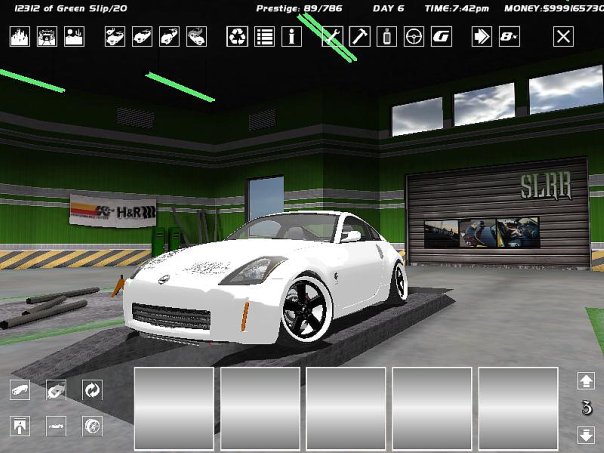604x453 pixels.
Task: Choose the wheel rim category icon
Action: [91, 426]
